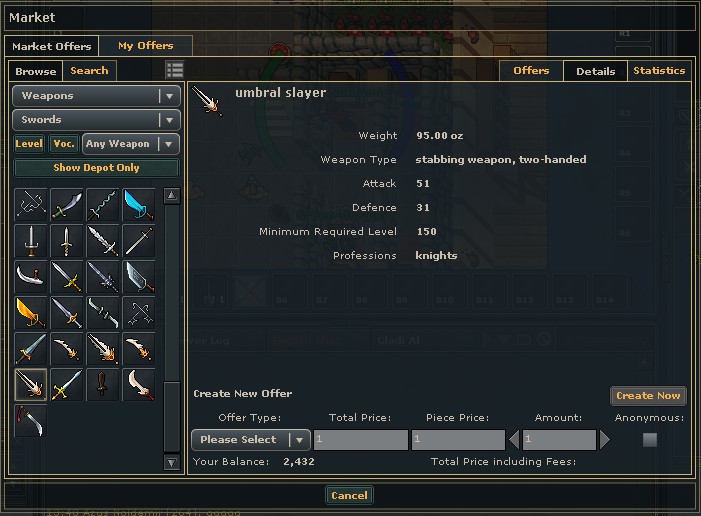
Task: Toggle the Level filter button
Action: tap(29, 144)
